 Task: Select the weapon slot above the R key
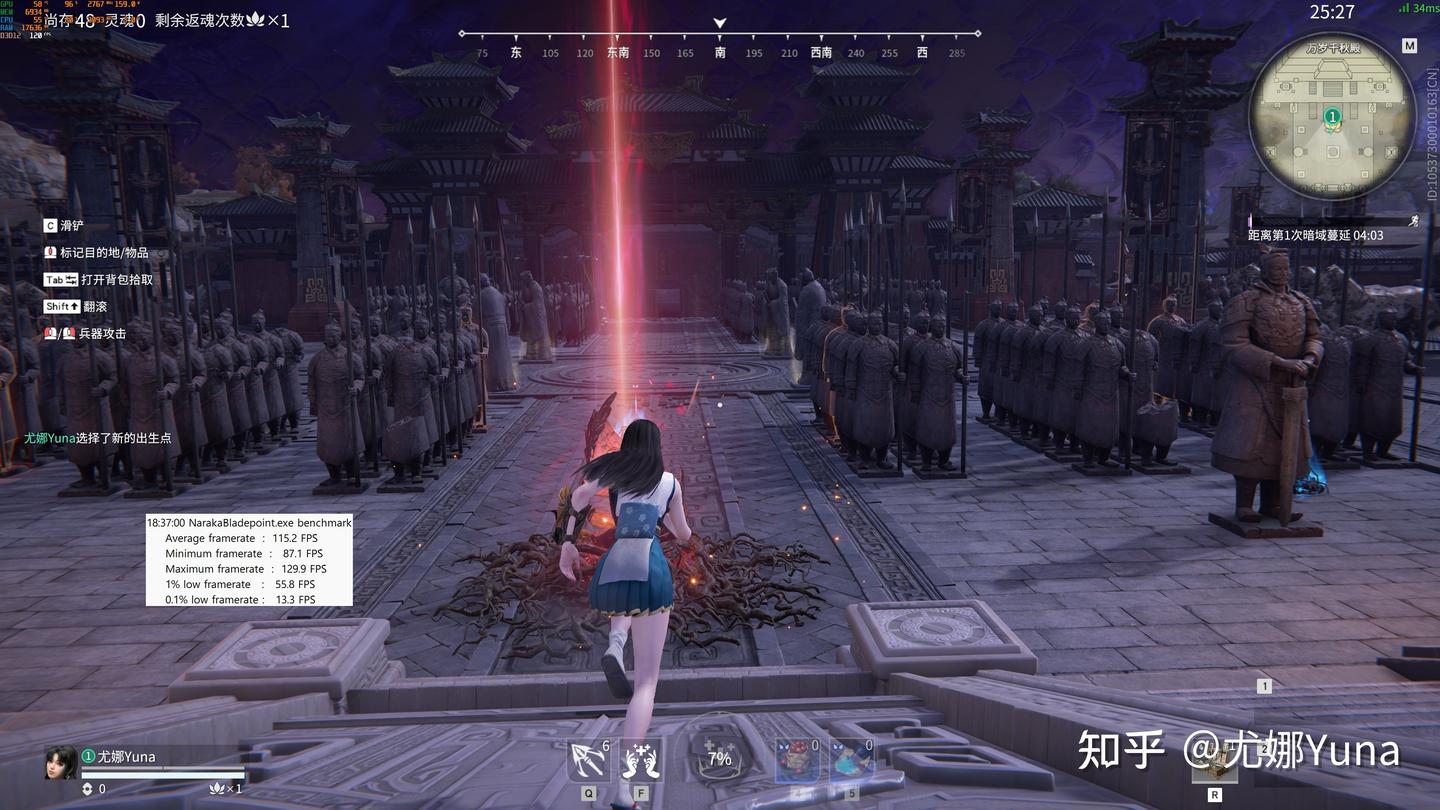click(1214, 763)
